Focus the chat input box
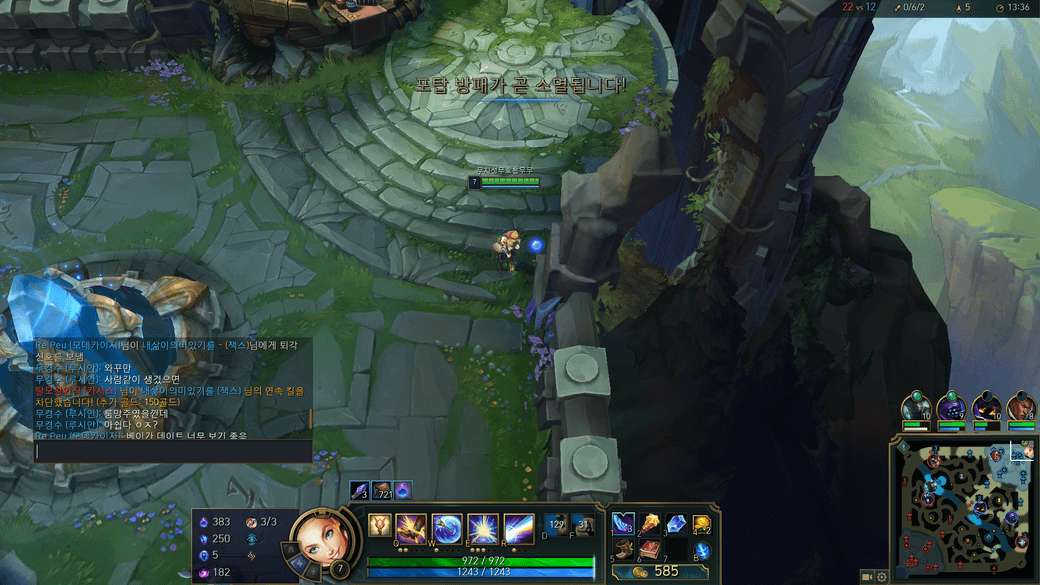Image resolution: width=1040 pixels, height=585 pixels. pyautogui.click(x=173, y=451)
